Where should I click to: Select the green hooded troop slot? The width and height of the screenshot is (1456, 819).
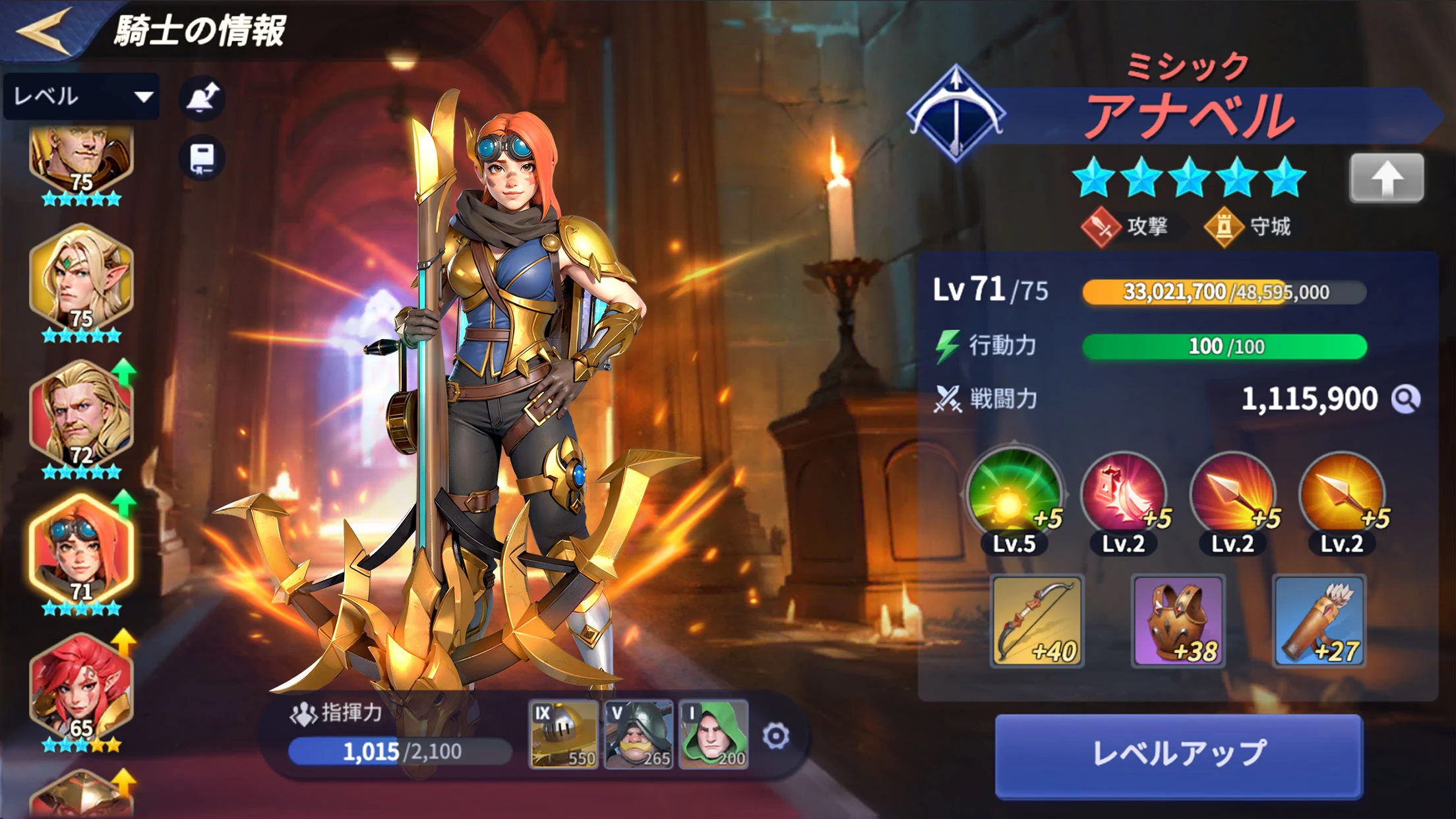(x=714, y=735)
